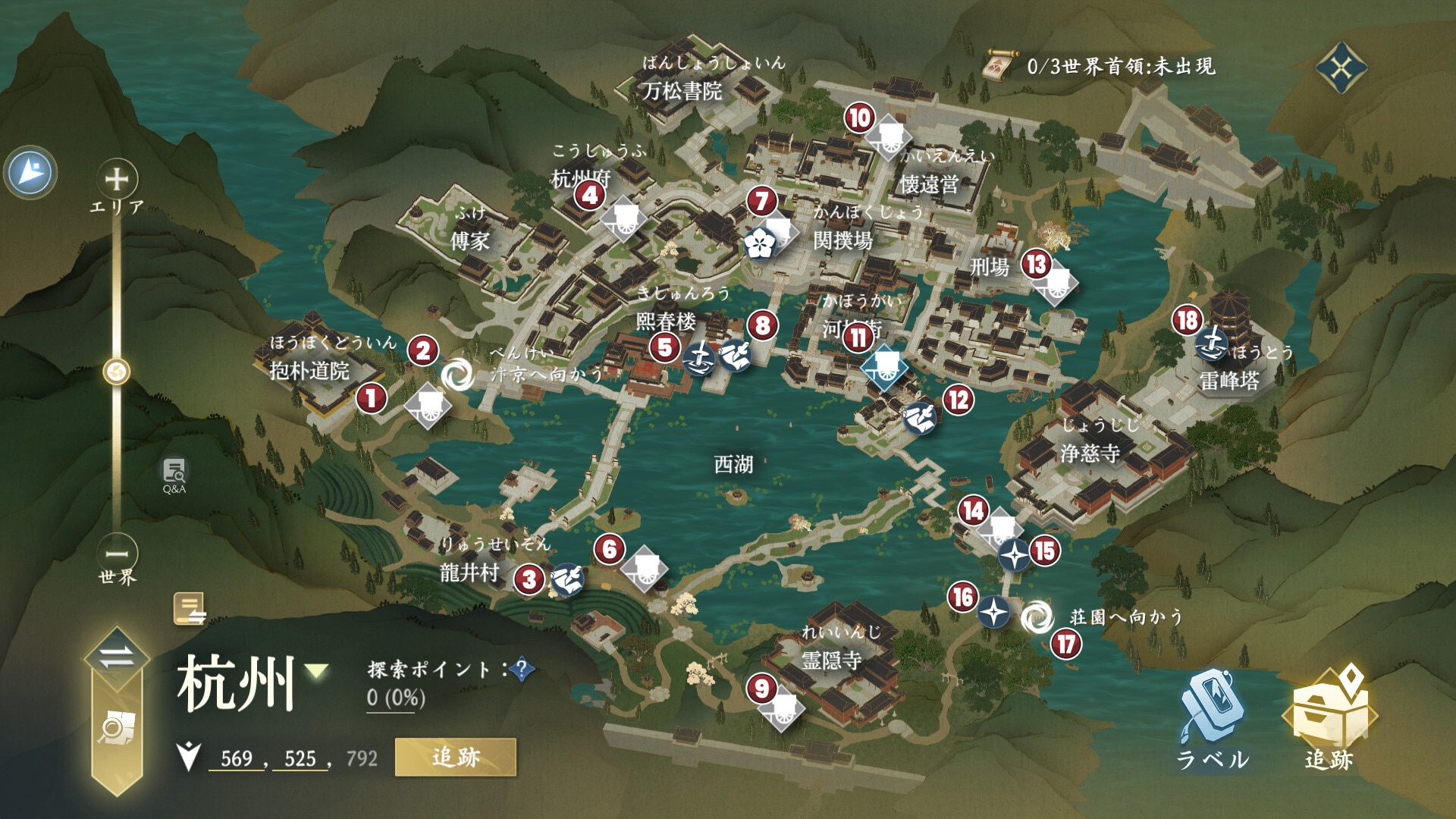1456x819 pixels.
Task: Click the map search magnifier icon
Action: point(116,728)
